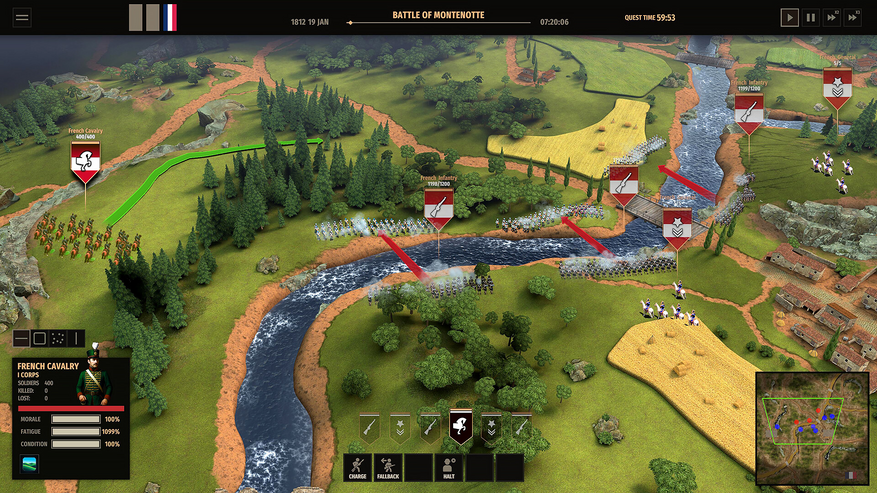Viewport: 877px width, 493px height.
Task: Open the hamburger main menu
Action: (x=22, y=17)
